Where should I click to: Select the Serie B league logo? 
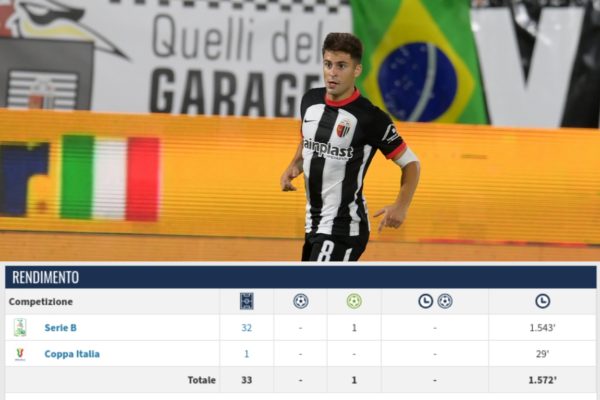tap(20, 327)
